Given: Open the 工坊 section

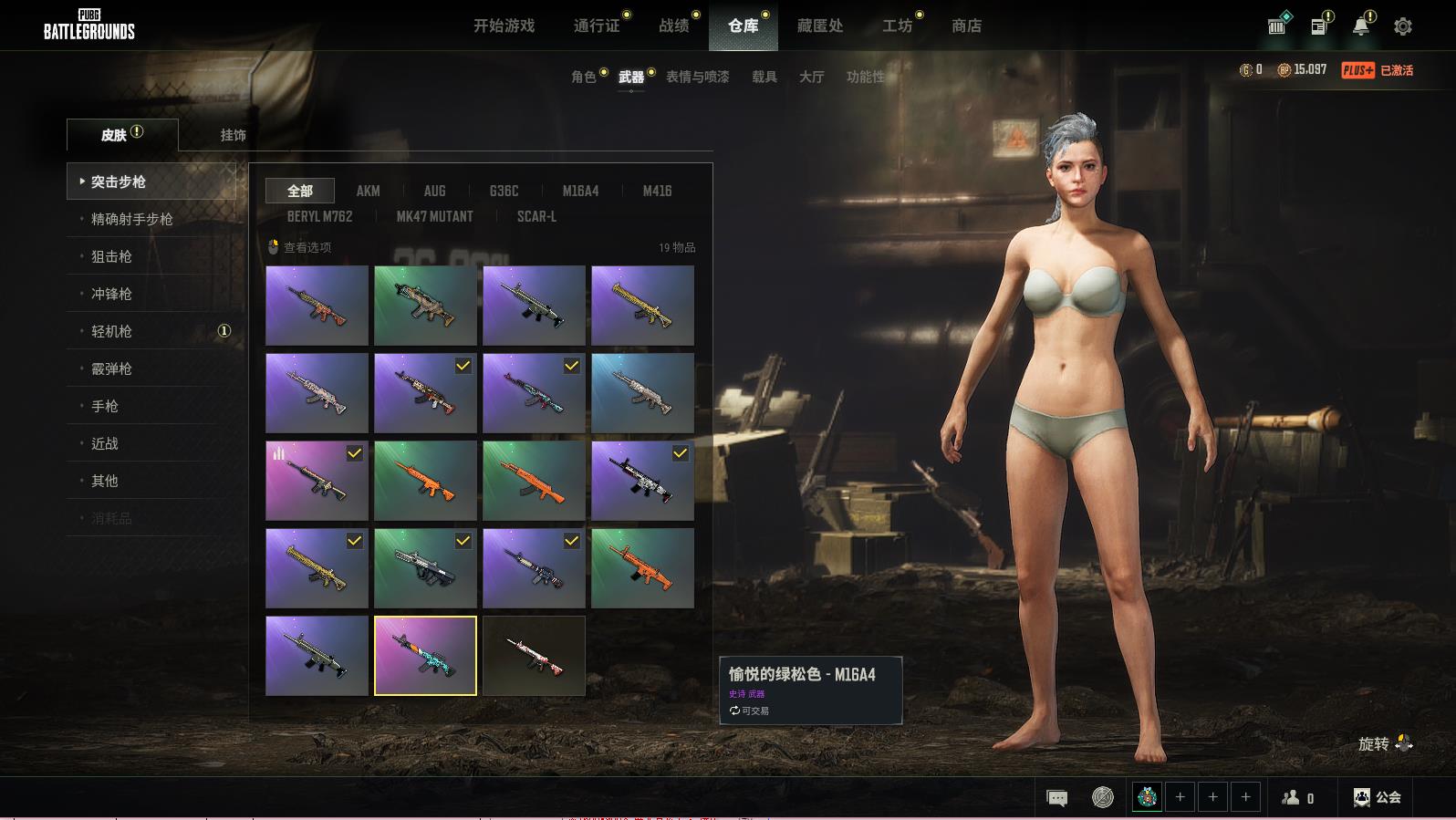Looking at the screenshot, I should coord(897,26).
